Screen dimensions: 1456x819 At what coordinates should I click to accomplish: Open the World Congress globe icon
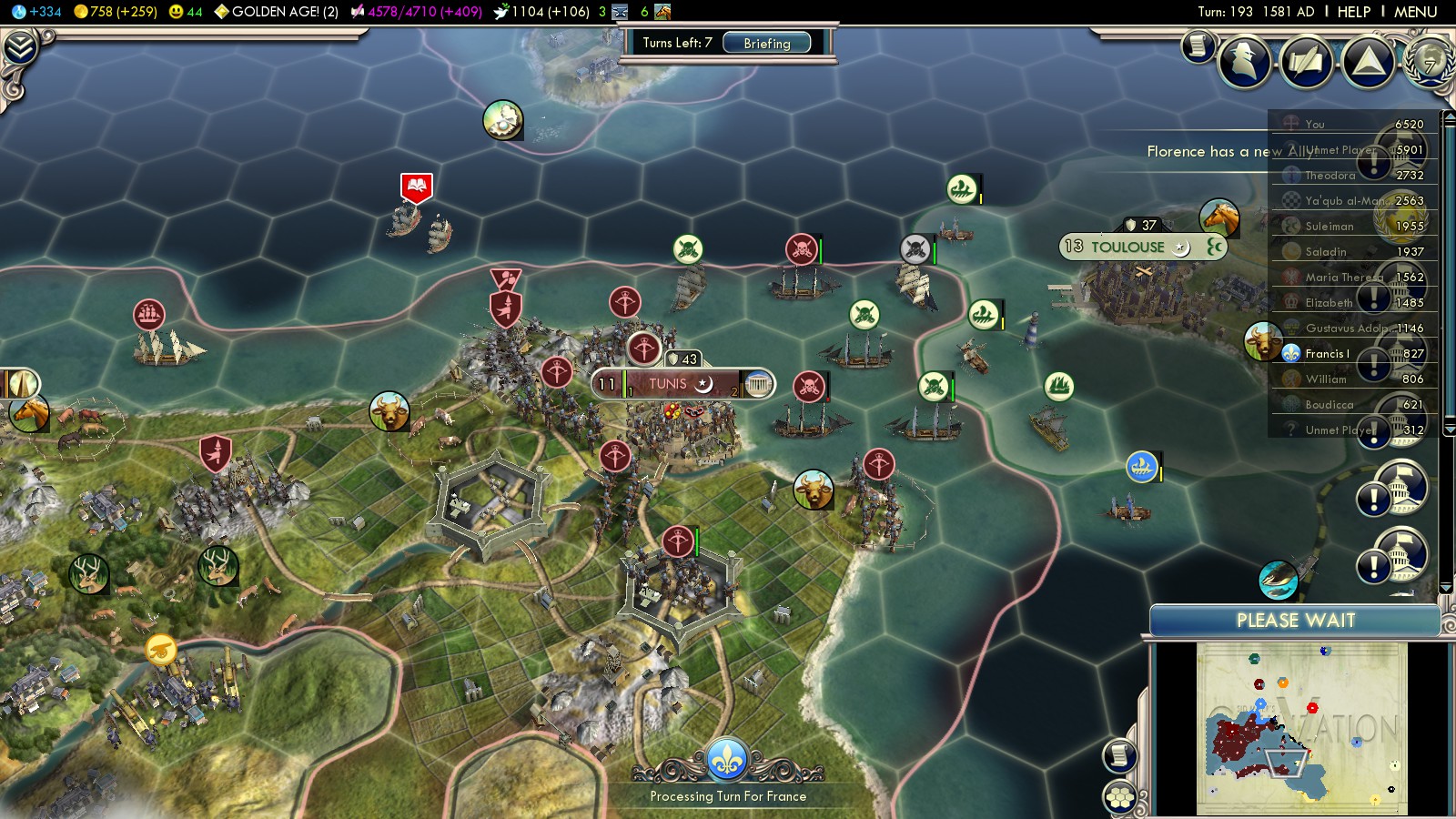[1430, 62]
